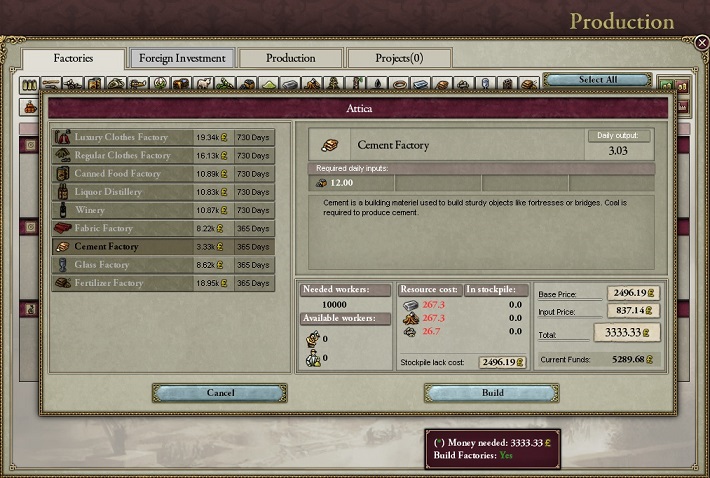The height and width of the screenshot is (478, 710).
Task: Choose Luxury Clothes Factory from the list
Action: (124, 137)
